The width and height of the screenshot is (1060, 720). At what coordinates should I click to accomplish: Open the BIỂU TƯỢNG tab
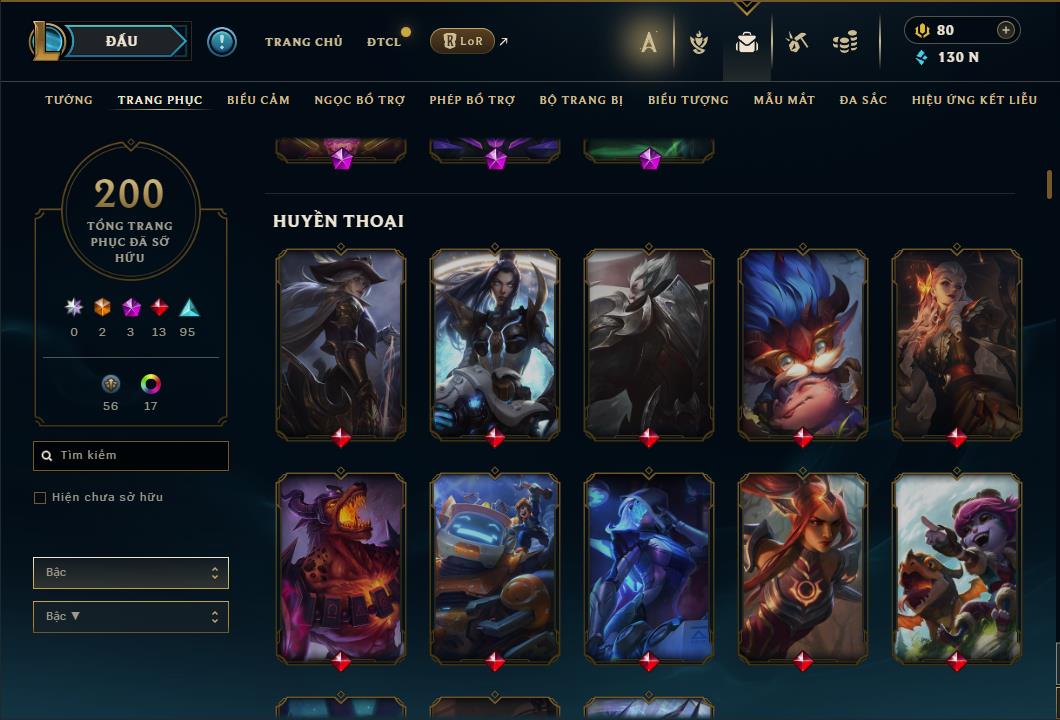coord(688,100)
